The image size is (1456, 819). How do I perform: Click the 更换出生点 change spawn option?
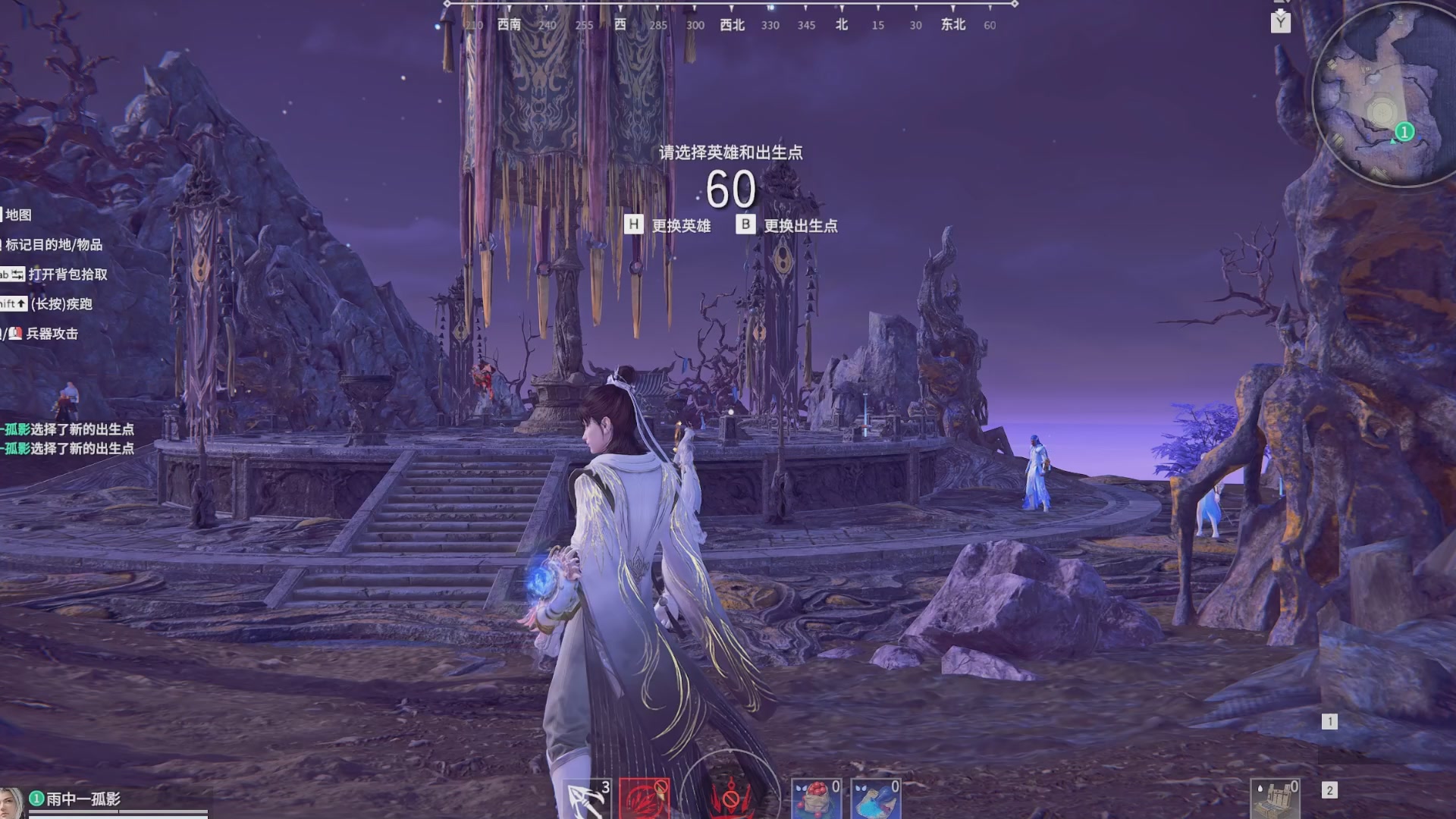click(787, 225)
